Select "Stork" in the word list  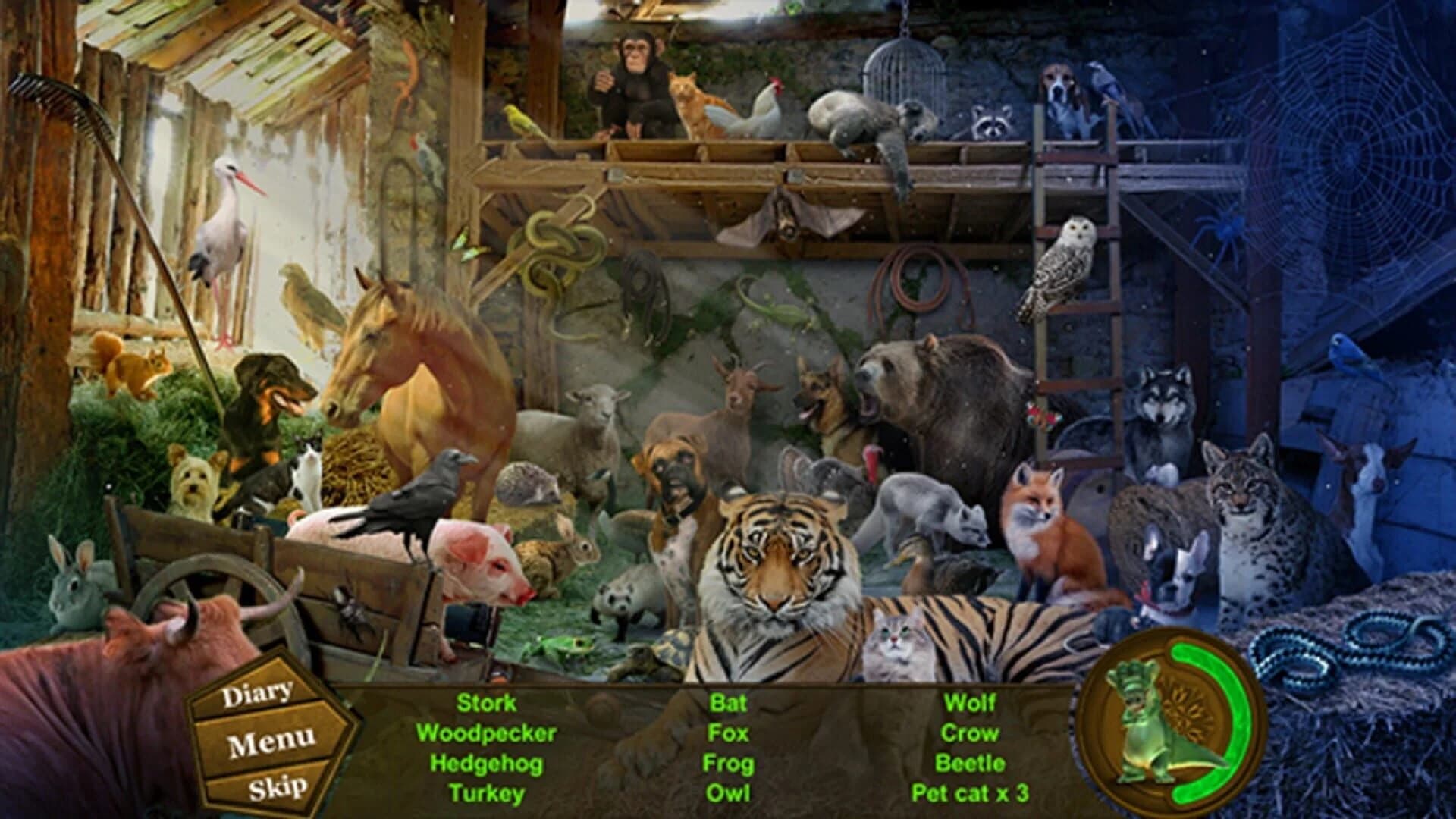pyautogui.click(x=485, y=704)
